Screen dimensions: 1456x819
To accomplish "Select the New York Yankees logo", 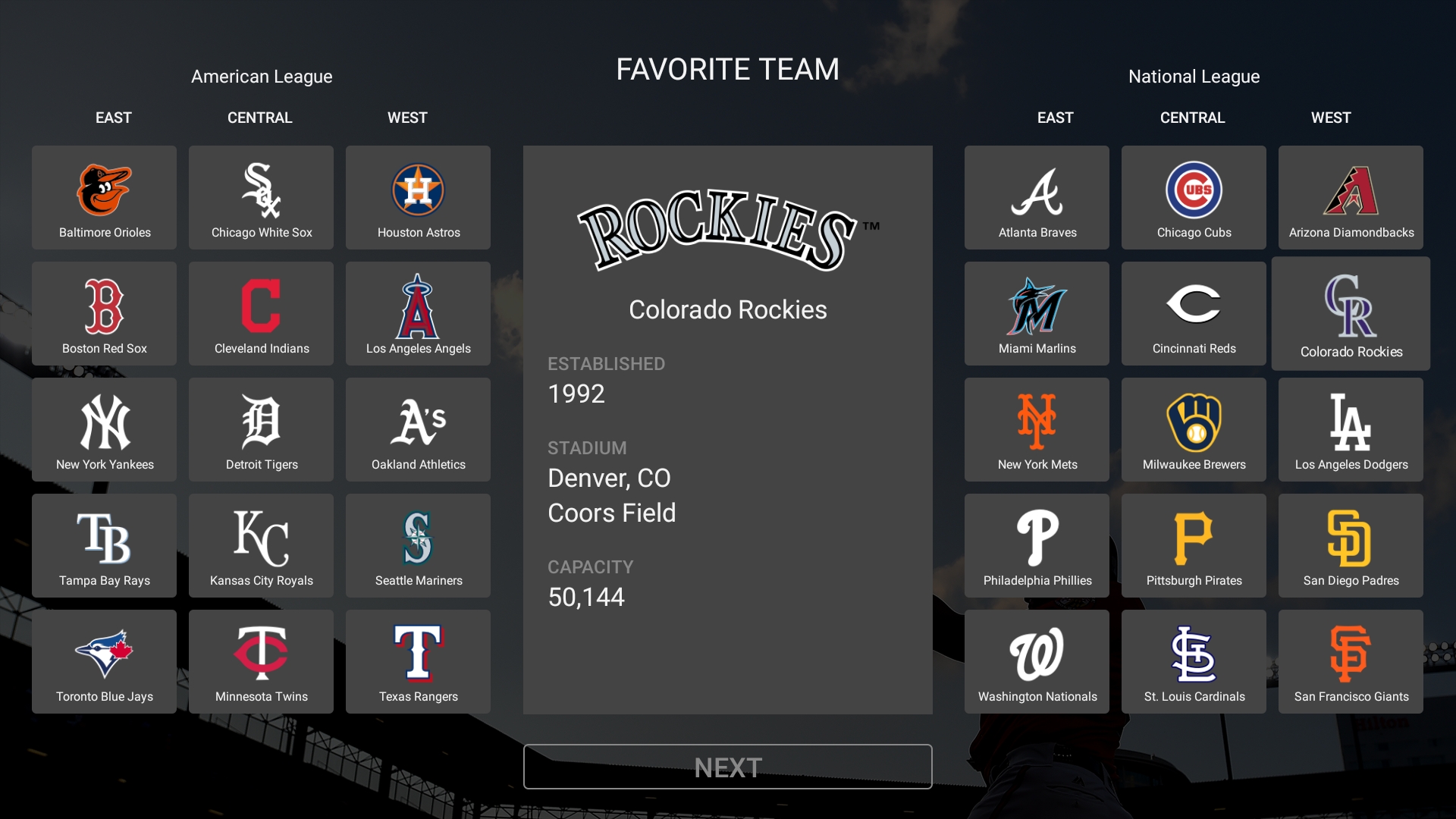I will point(104,424).
